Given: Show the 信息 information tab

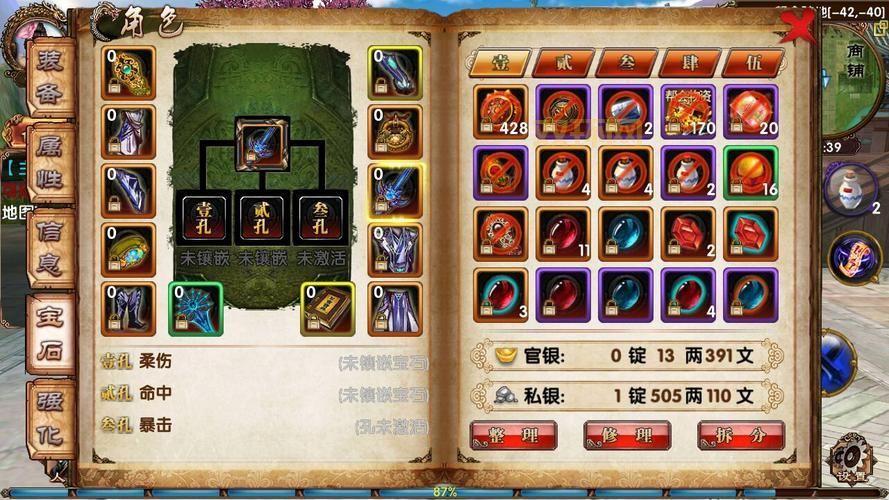Looking at the screenshot, I should (50, 250).
